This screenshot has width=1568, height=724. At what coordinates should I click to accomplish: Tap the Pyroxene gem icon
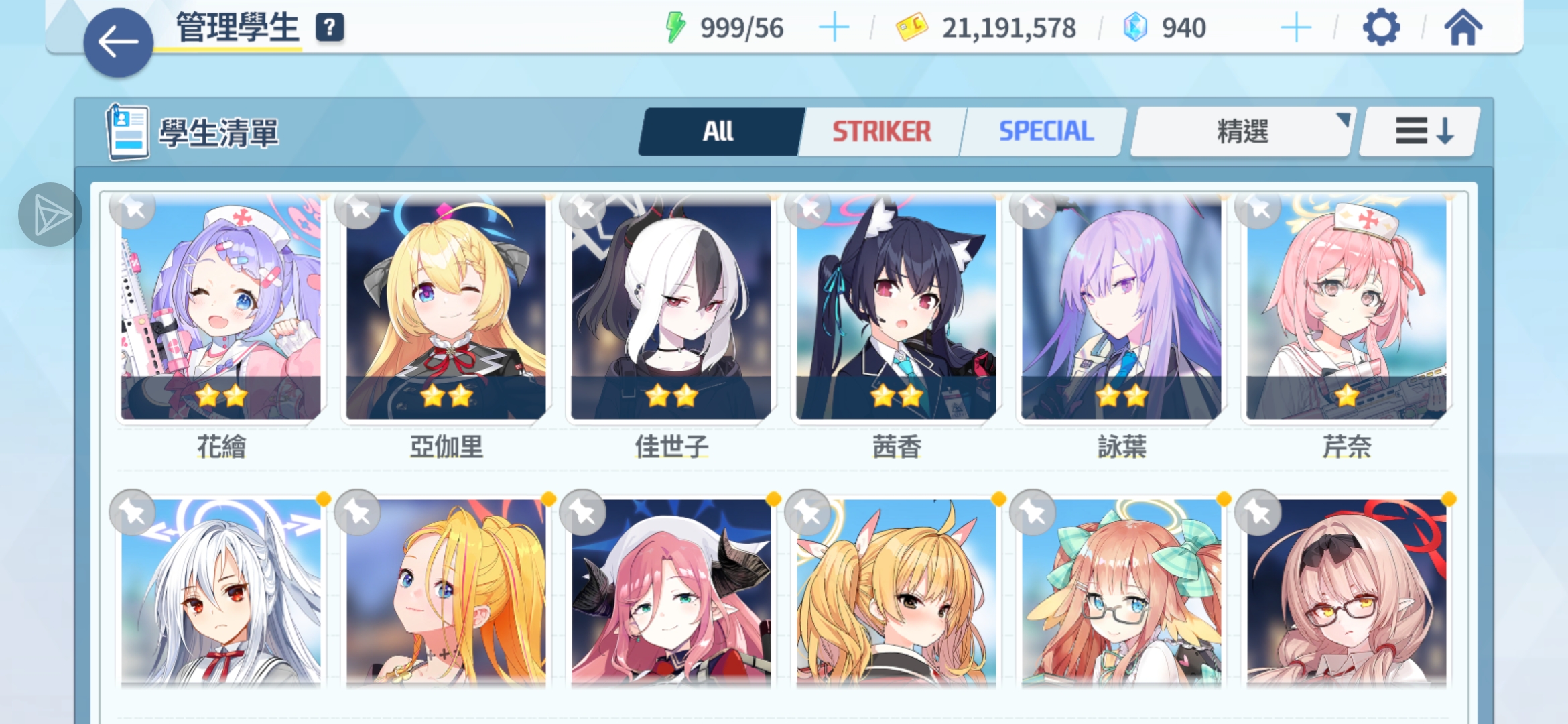tap(1132, 27)
